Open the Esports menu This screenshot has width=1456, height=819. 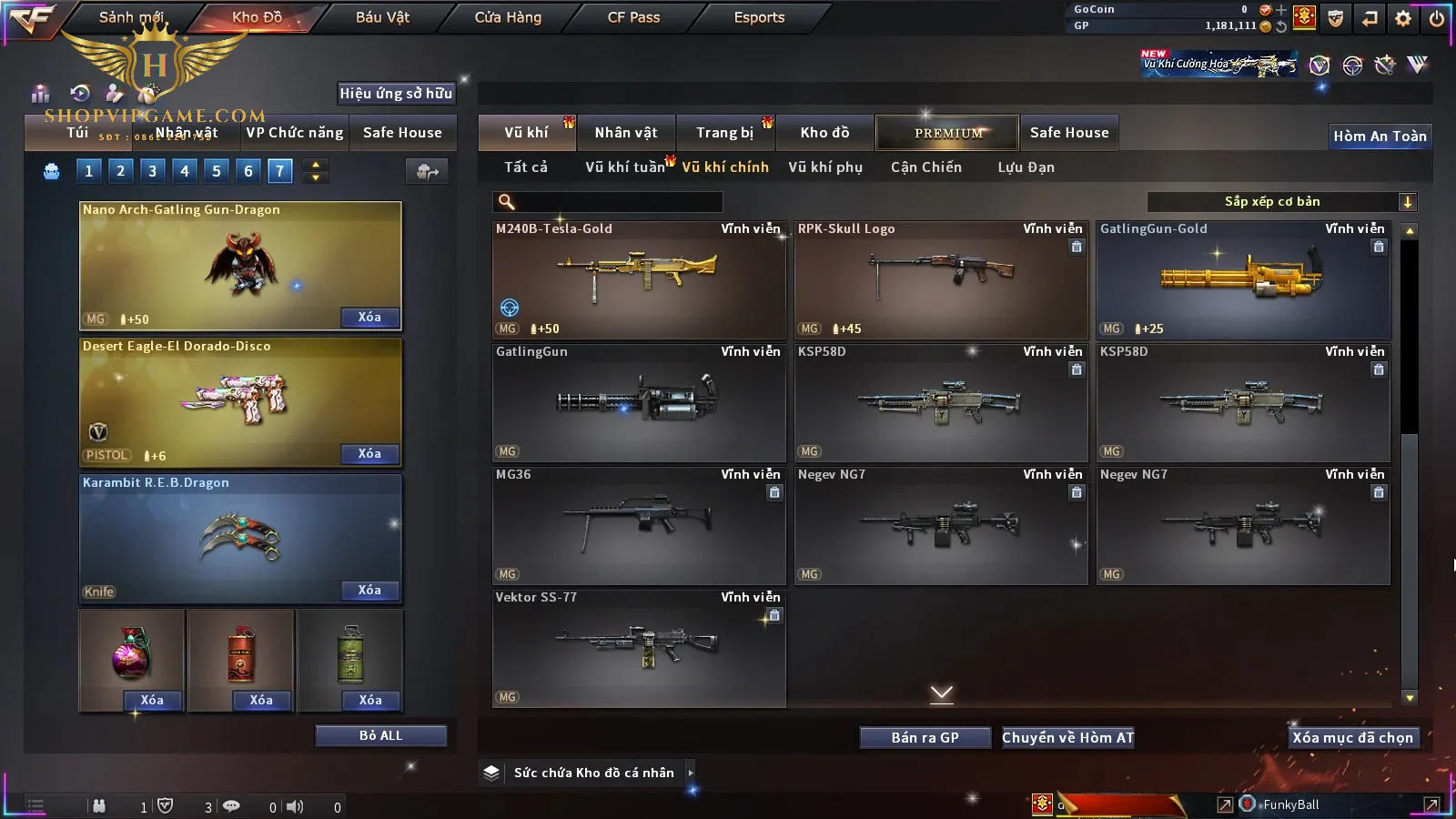coord(759,17)
